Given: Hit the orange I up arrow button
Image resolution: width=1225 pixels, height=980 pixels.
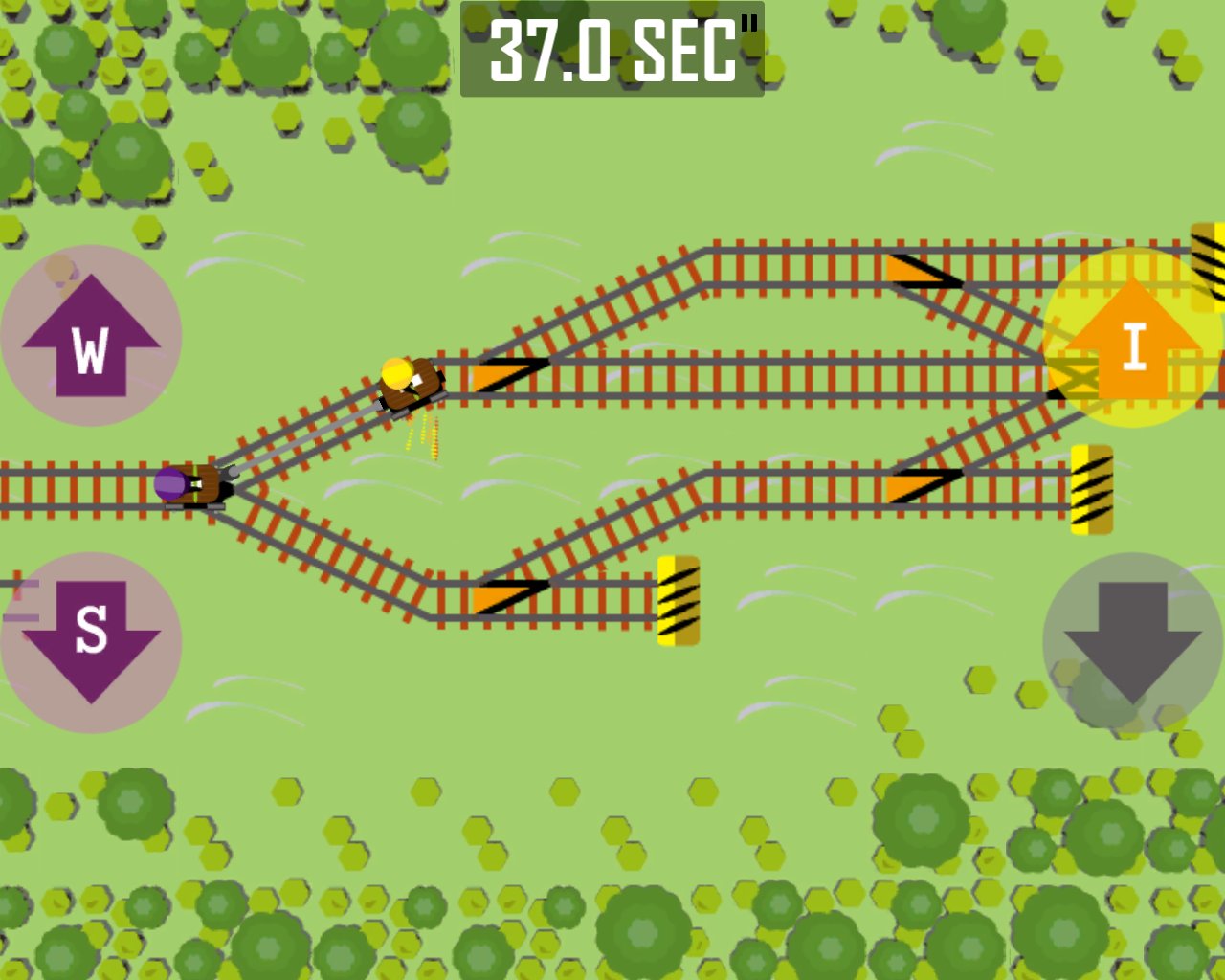Looking at the screenshot, I should [x=1132, y=339].
